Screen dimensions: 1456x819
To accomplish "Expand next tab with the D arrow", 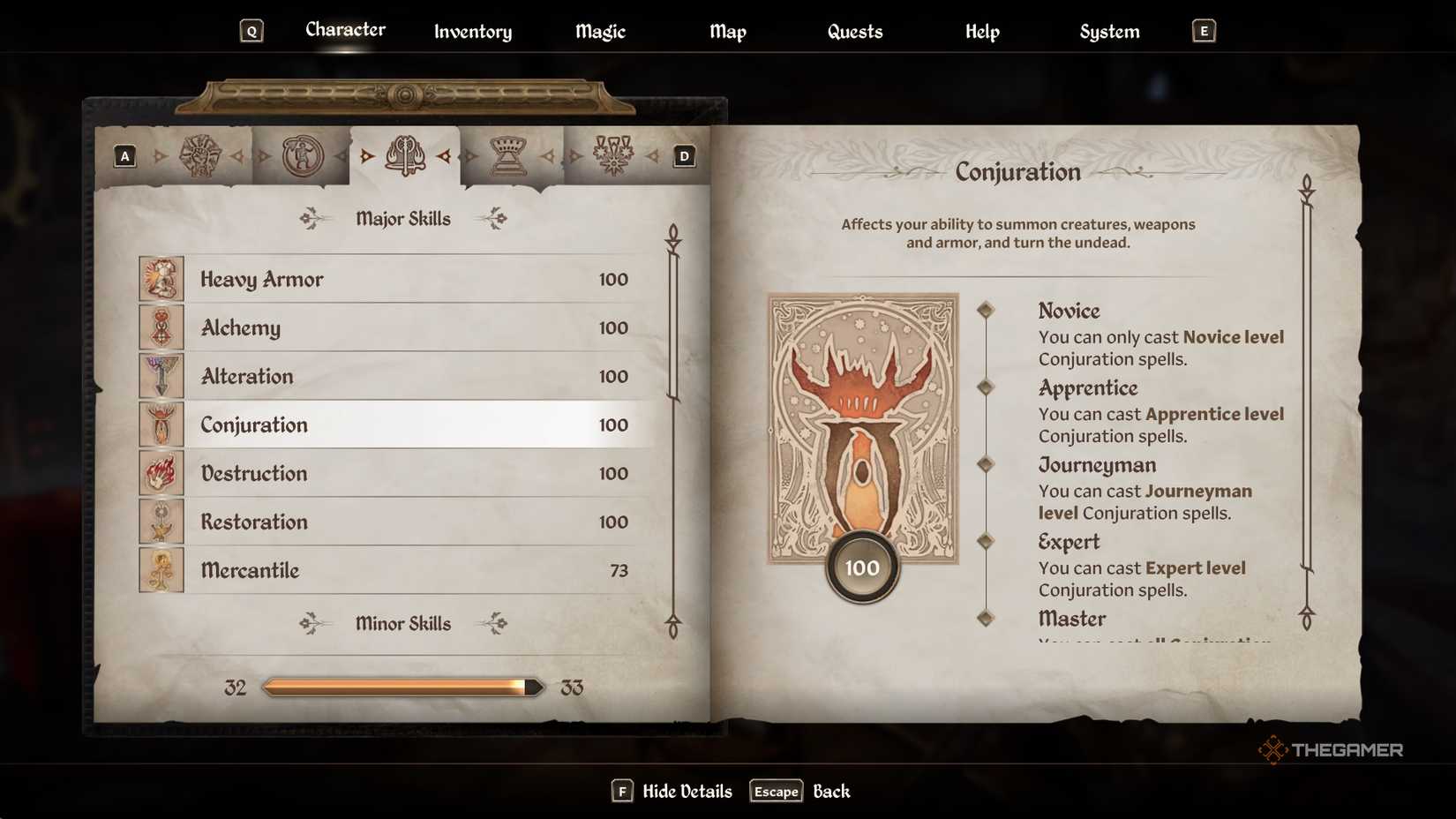I will coord(683,155).
